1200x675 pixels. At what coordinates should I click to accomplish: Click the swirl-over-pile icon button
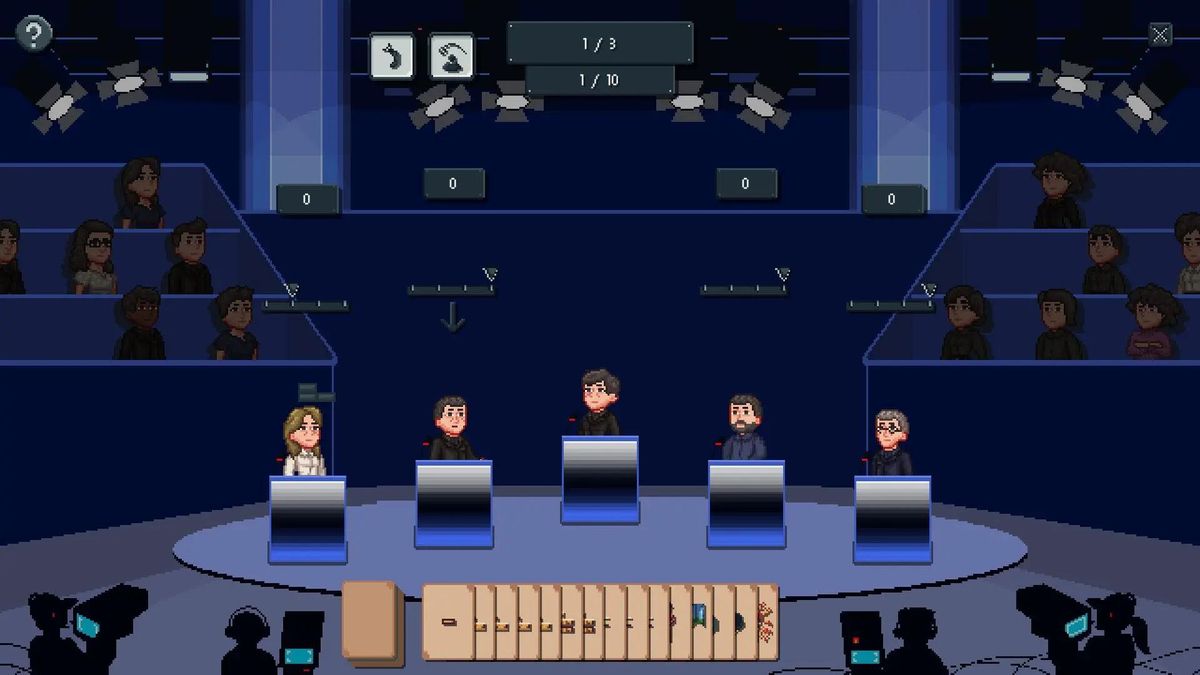click(x=451, y=56)
